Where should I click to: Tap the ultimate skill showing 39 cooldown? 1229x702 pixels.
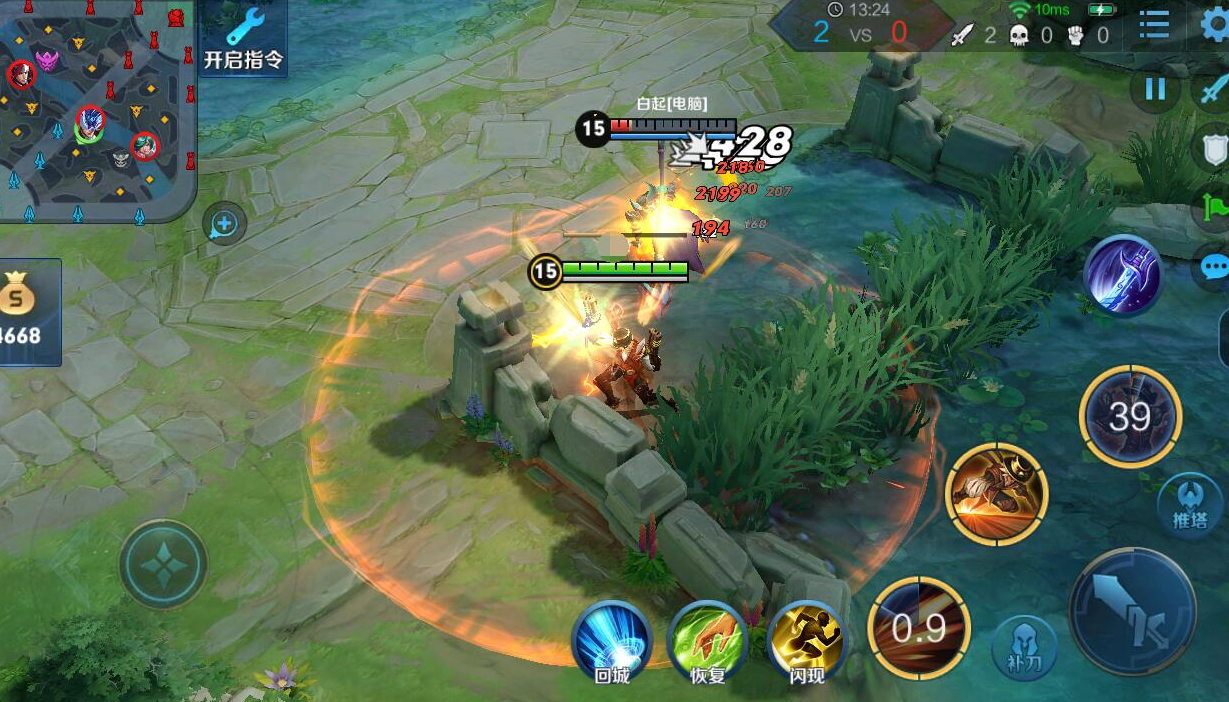(1130, 416)
